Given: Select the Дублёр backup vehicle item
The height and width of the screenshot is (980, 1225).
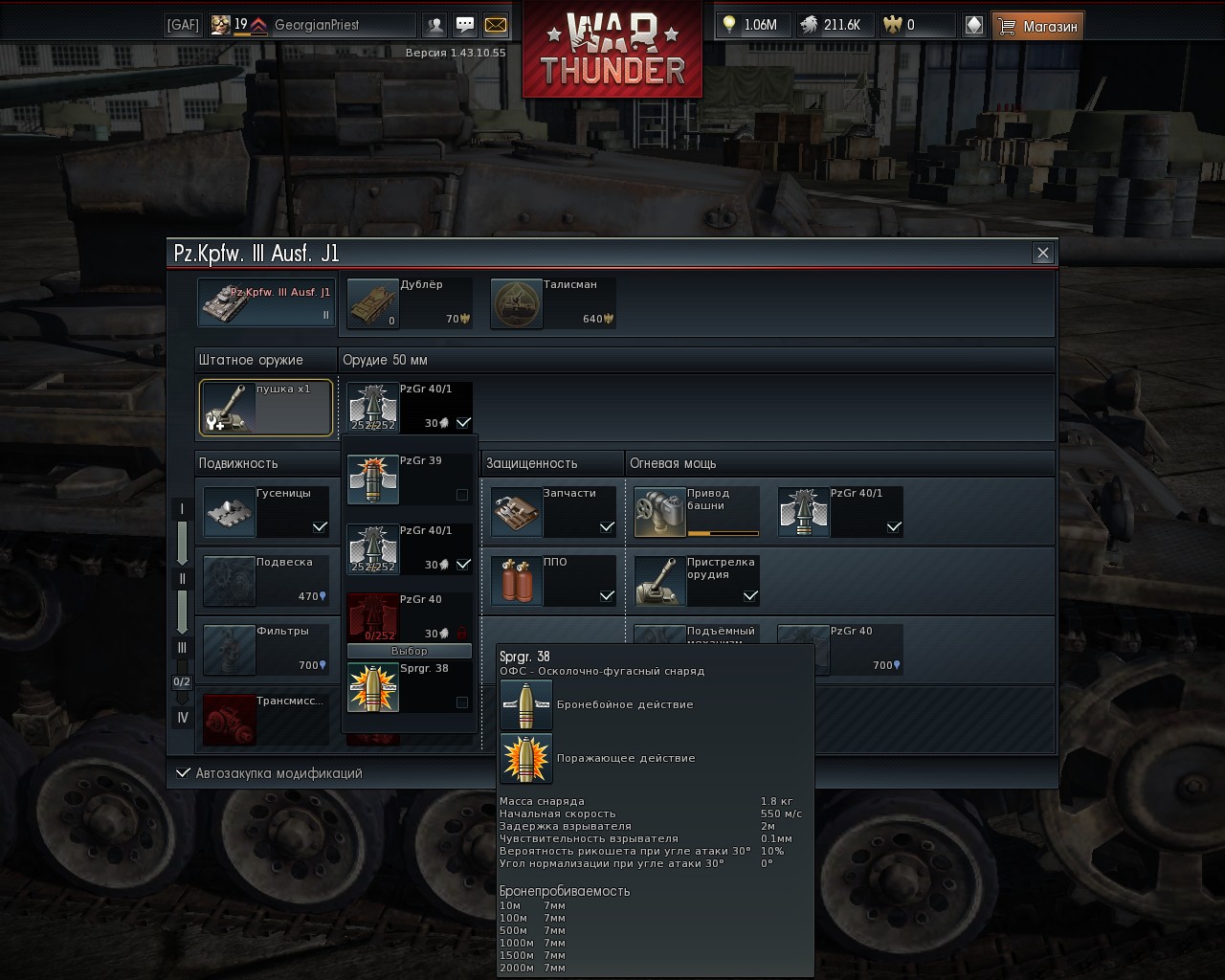Looking at the screenshot, I should click(409, 303).
